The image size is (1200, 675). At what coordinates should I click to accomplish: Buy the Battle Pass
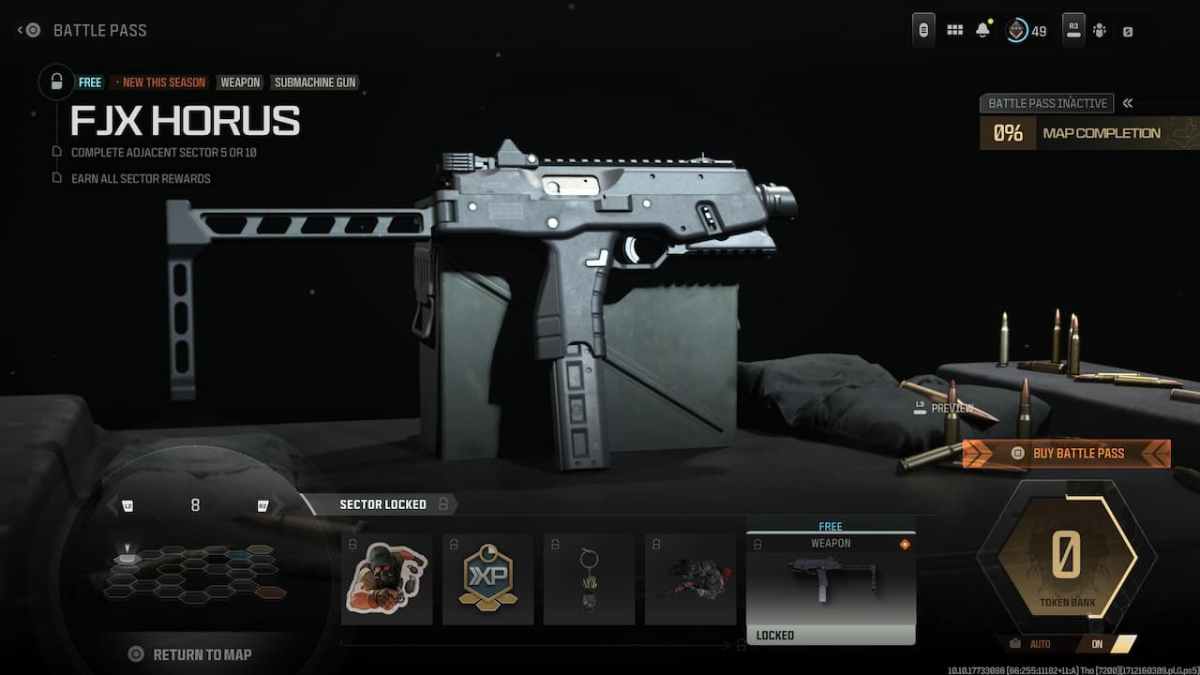[1066, 453]
